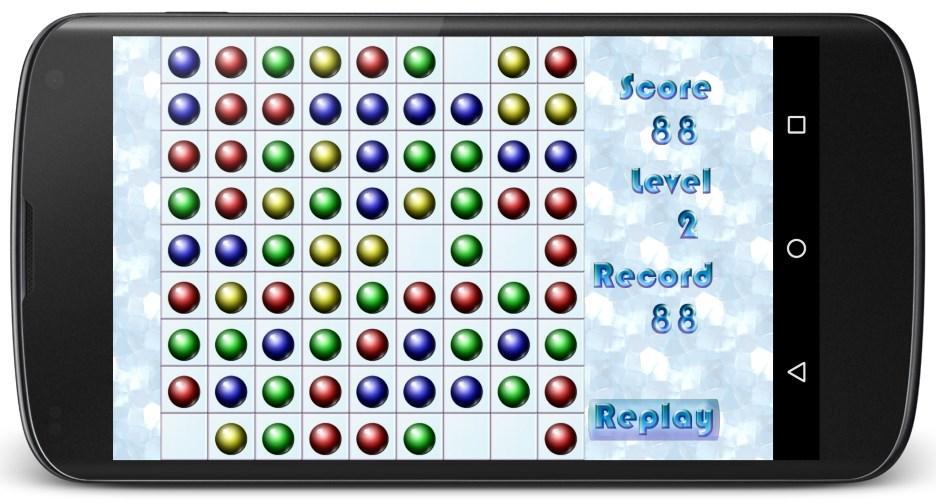Tap the Replay button

point(654,418)
